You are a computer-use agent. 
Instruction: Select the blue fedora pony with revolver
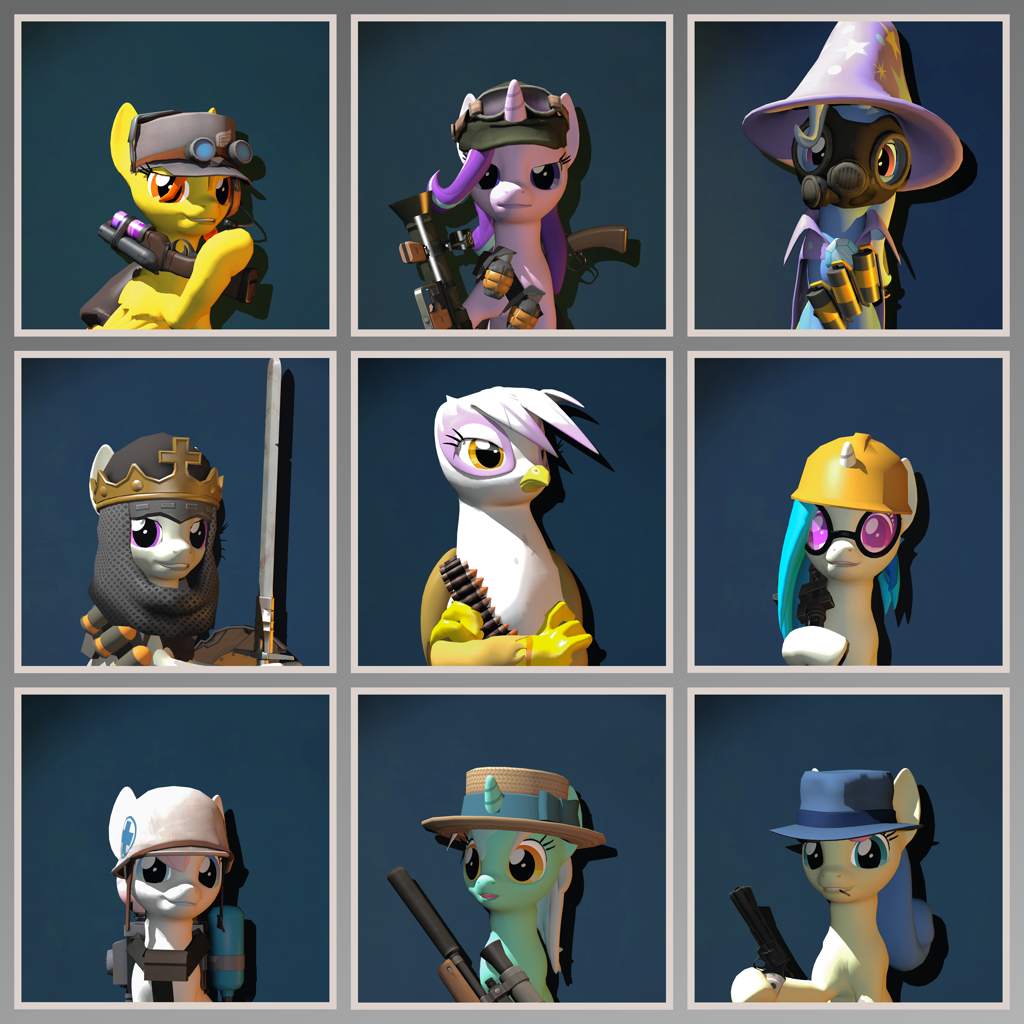[848, 848]
